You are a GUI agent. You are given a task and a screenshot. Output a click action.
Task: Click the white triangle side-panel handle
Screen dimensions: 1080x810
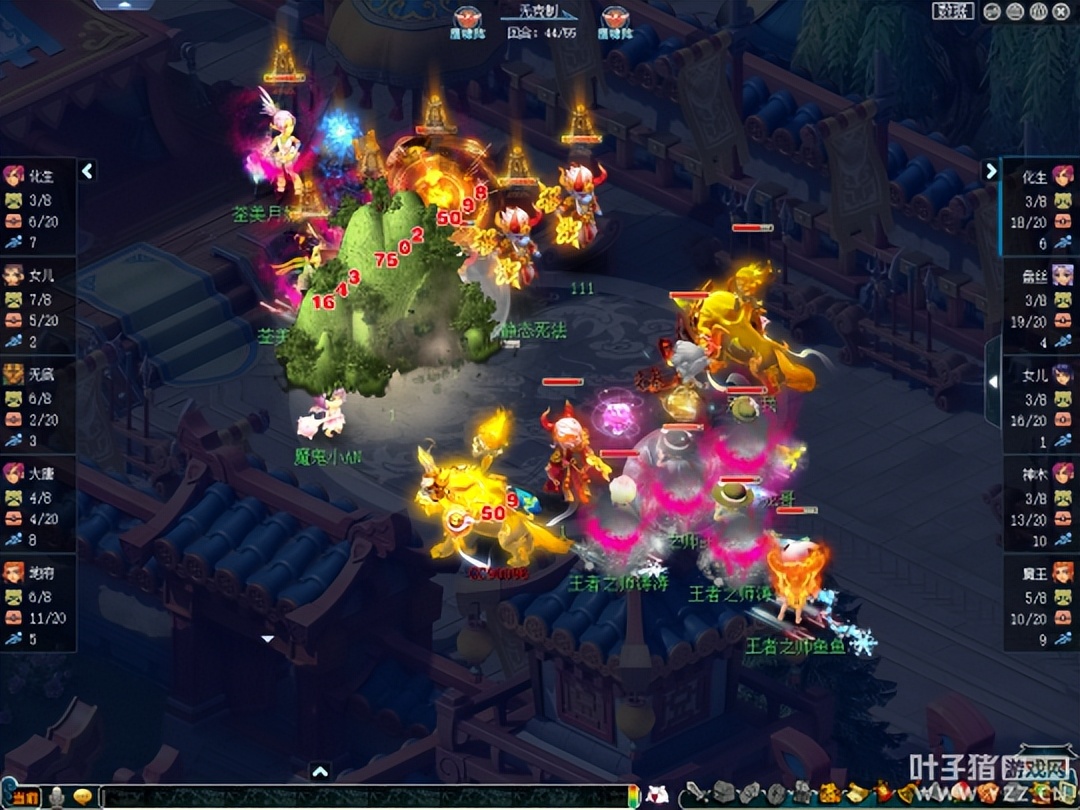pyautogui.click(x=992, y=381)
